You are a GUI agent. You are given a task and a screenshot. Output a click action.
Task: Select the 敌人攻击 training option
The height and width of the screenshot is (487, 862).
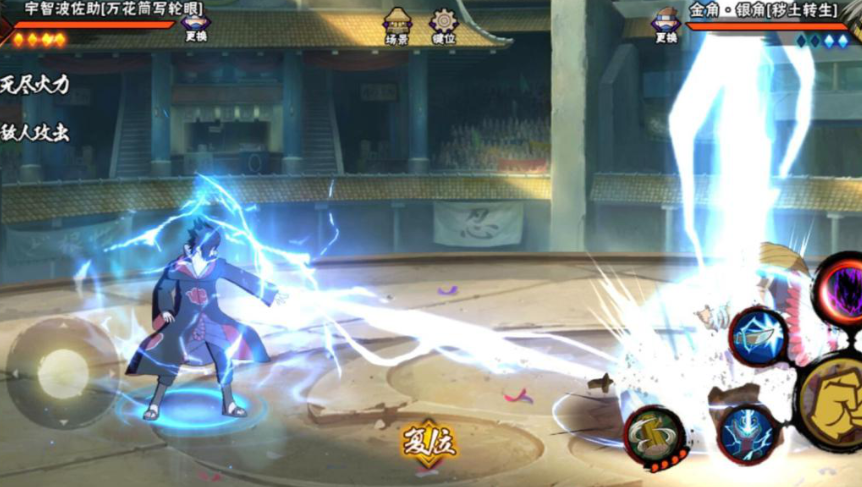tap(35, 132)
